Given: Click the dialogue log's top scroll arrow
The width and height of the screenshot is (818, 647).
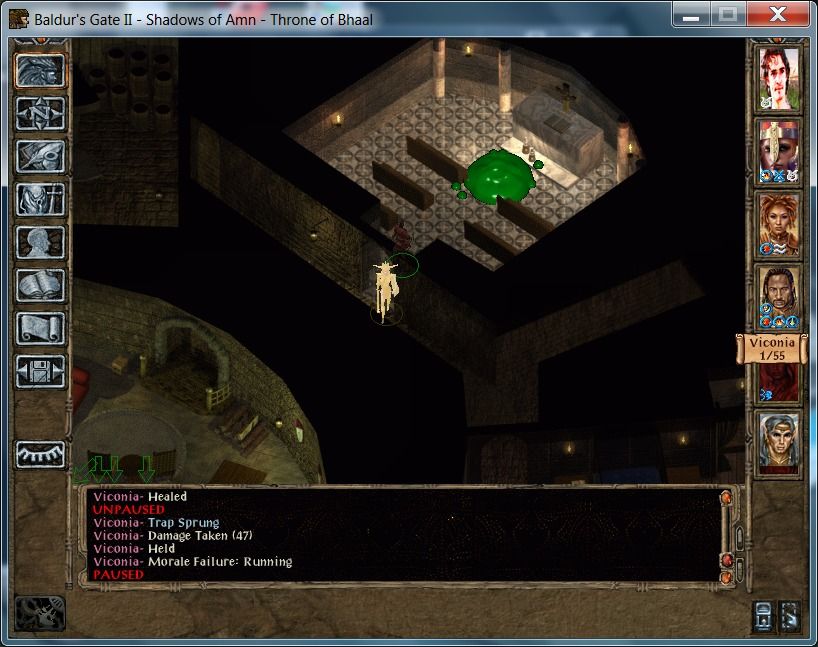Looking at the screenshot, I should 726,496.
